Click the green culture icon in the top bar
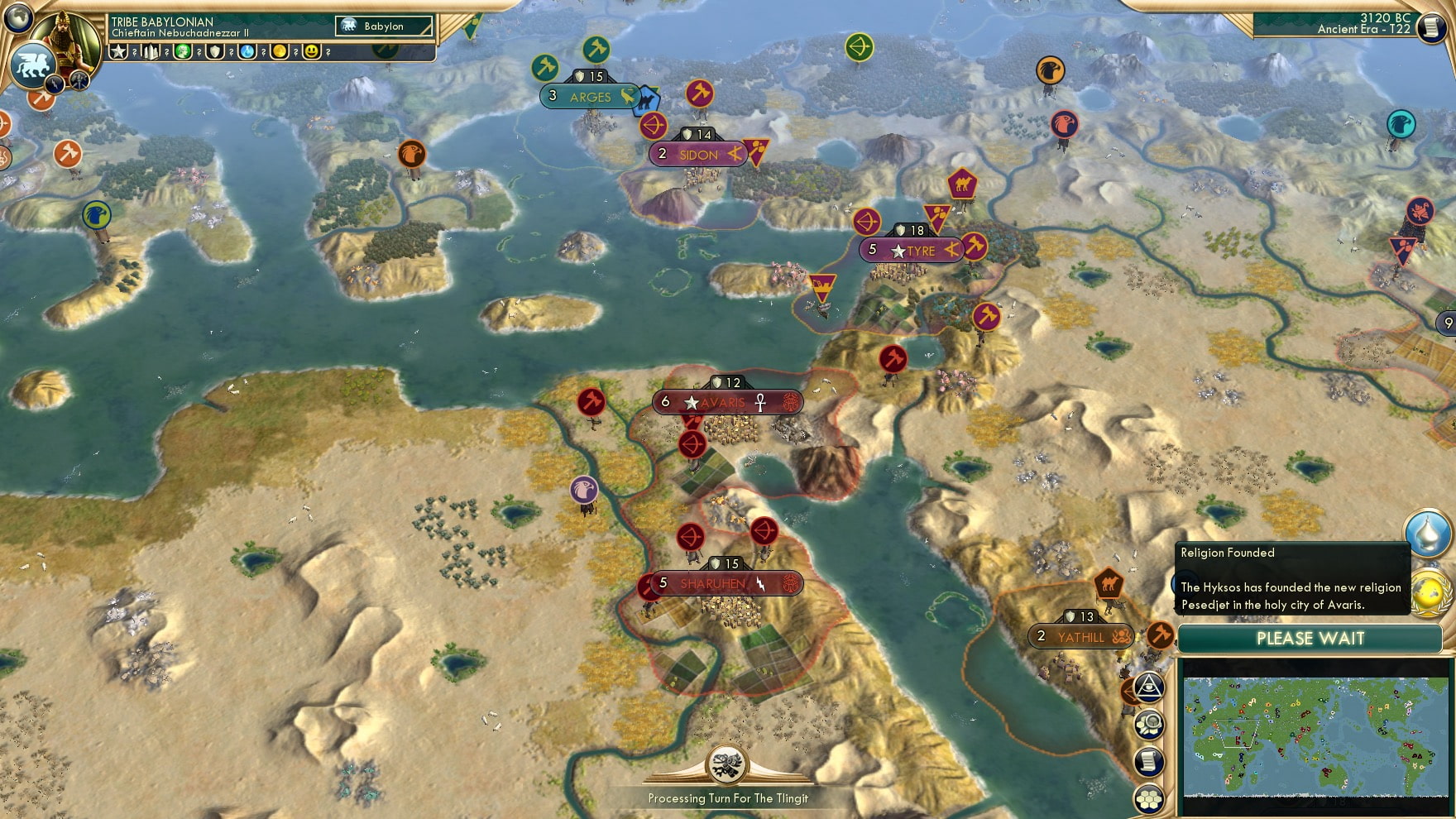1456x819 pixels. coord(182,52)
